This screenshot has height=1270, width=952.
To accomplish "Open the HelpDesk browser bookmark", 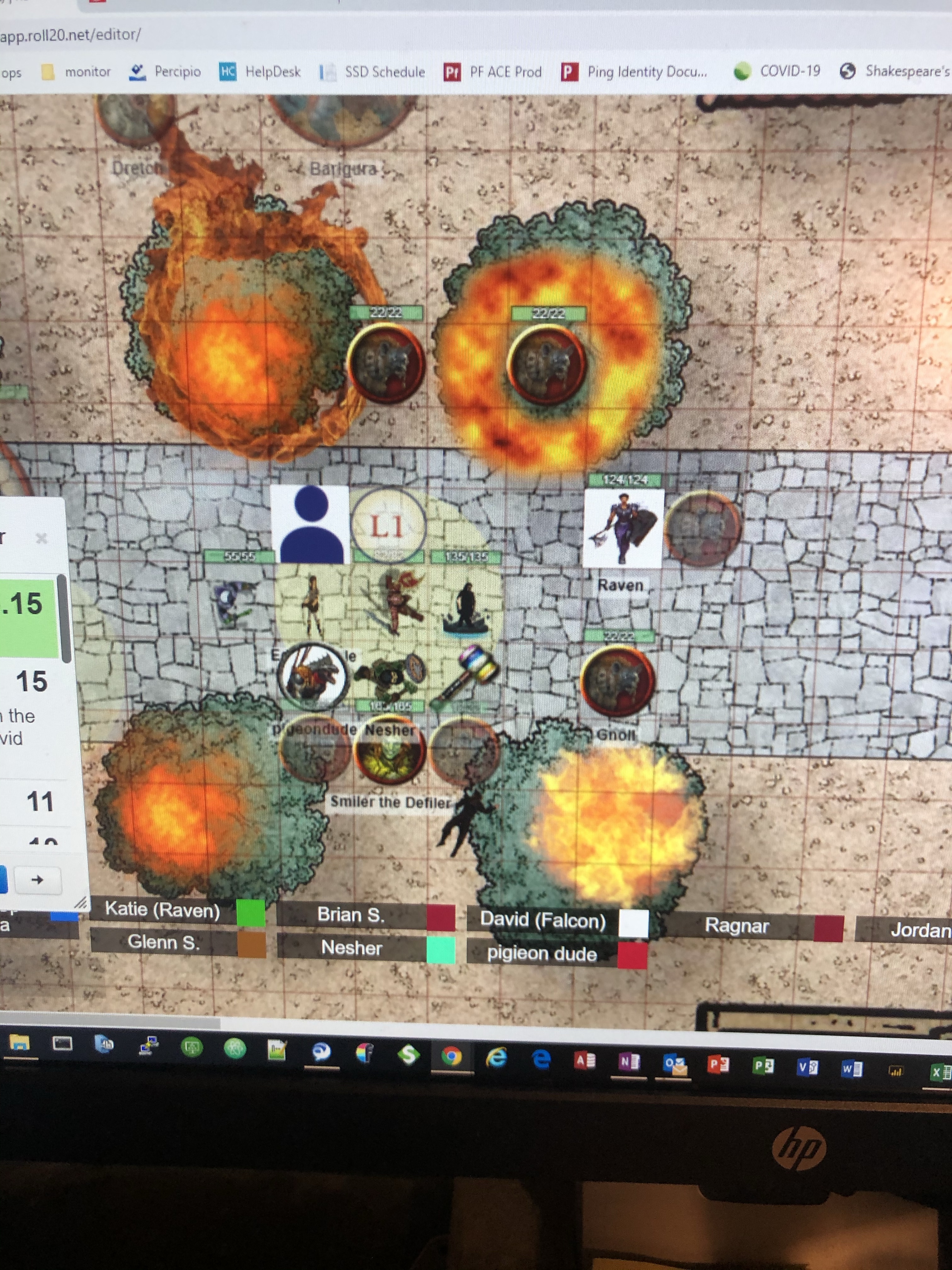I will pyautogui.click(x=261, y=72).
